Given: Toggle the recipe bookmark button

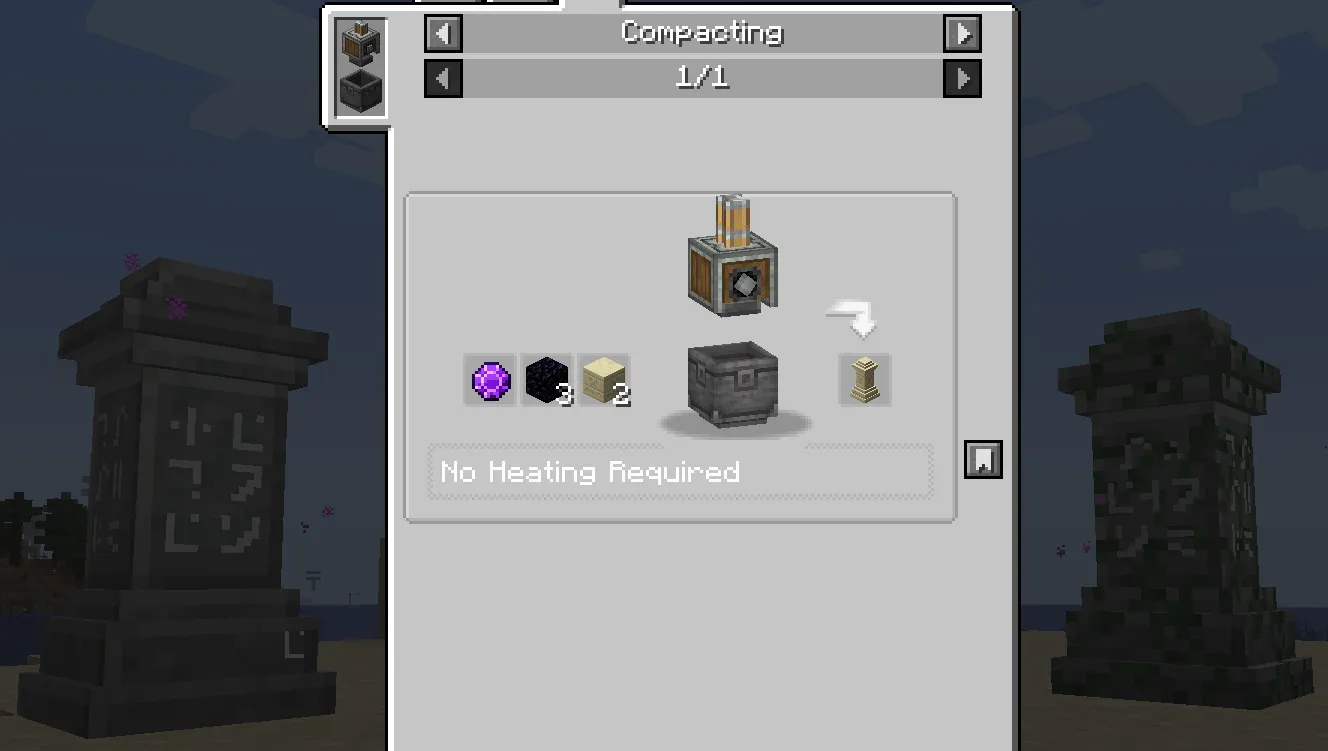Looking at the screenshot, I should pos(982,459).
